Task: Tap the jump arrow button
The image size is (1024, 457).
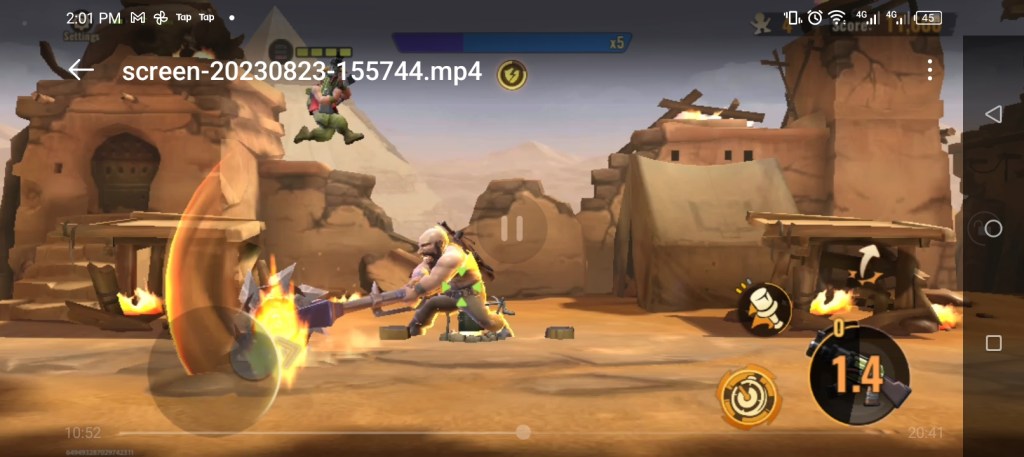Action: 866,261
